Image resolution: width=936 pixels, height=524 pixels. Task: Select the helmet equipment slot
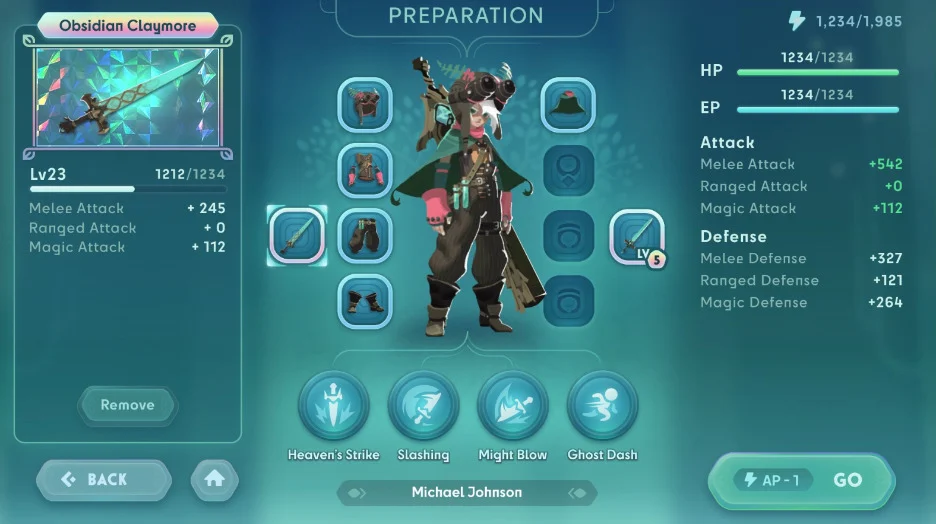pos(365,105)
